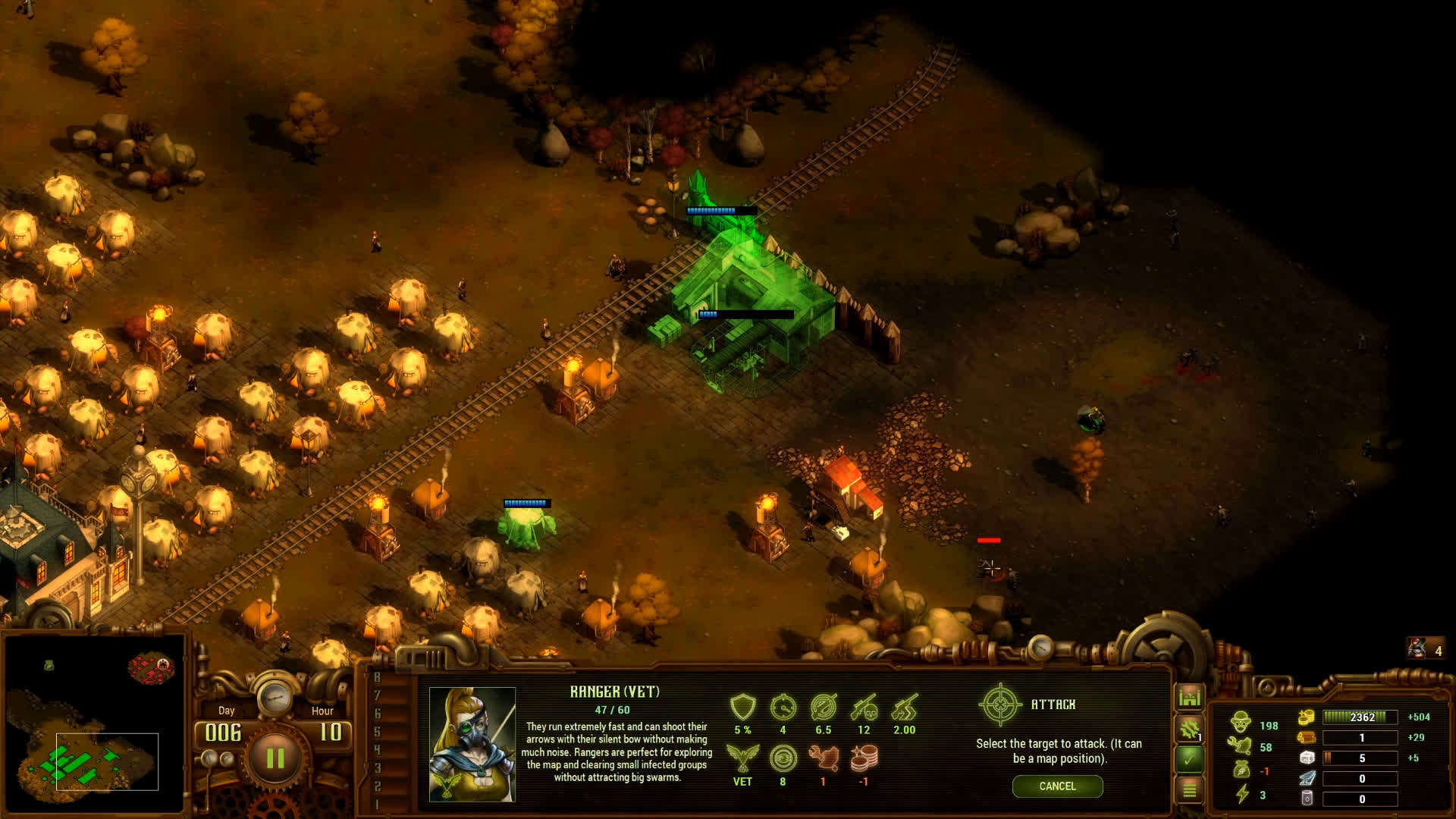Select control group number 8
Viewport: 1456px width, 819px height.
tap(377, 677)
